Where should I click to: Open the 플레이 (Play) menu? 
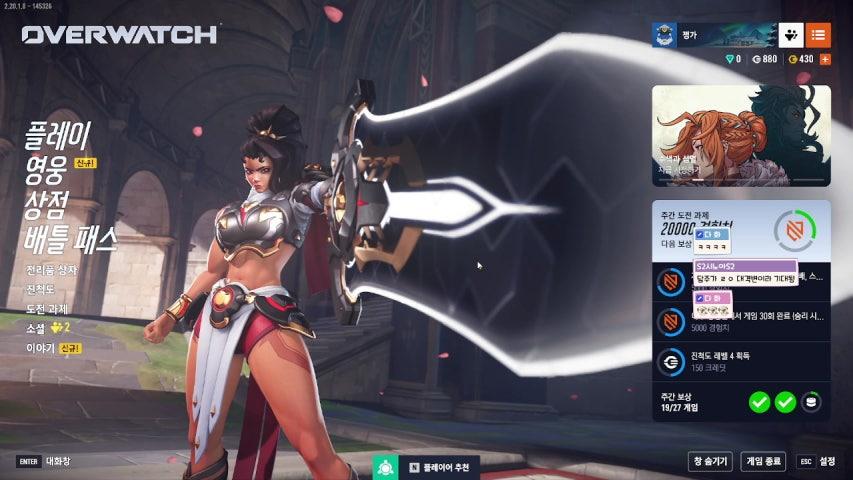(x=57, y=133)
